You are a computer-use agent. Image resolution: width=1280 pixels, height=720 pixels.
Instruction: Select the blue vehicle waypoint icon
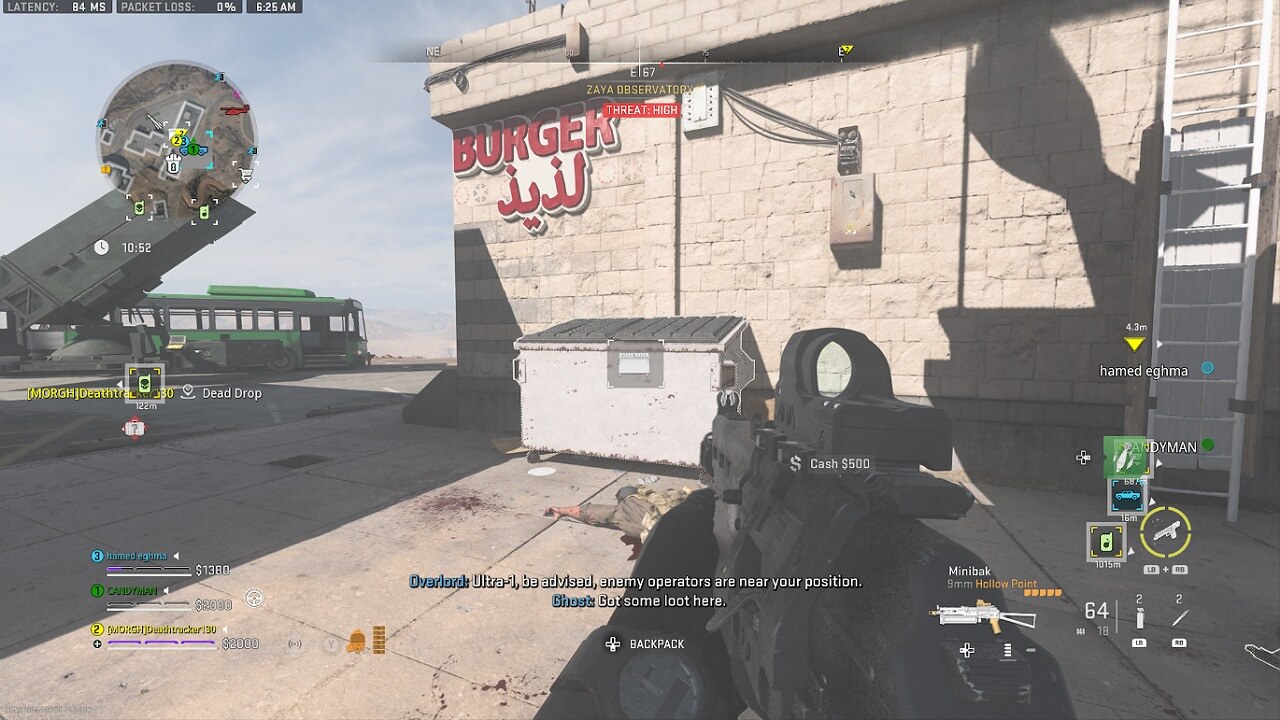tap(1128, 495)
